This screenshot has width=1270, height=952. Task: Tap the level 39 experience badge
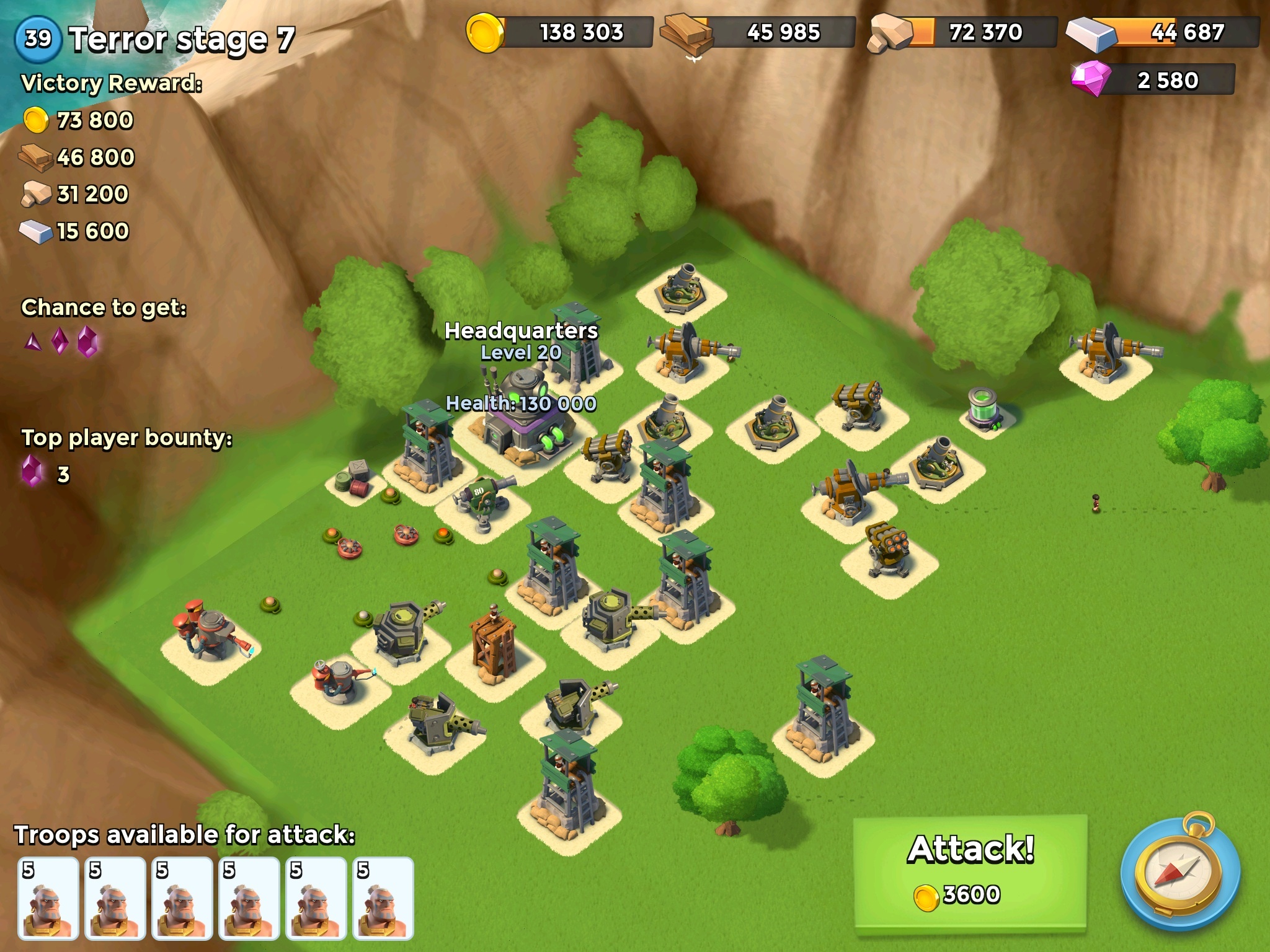click(x=38, y=38)
